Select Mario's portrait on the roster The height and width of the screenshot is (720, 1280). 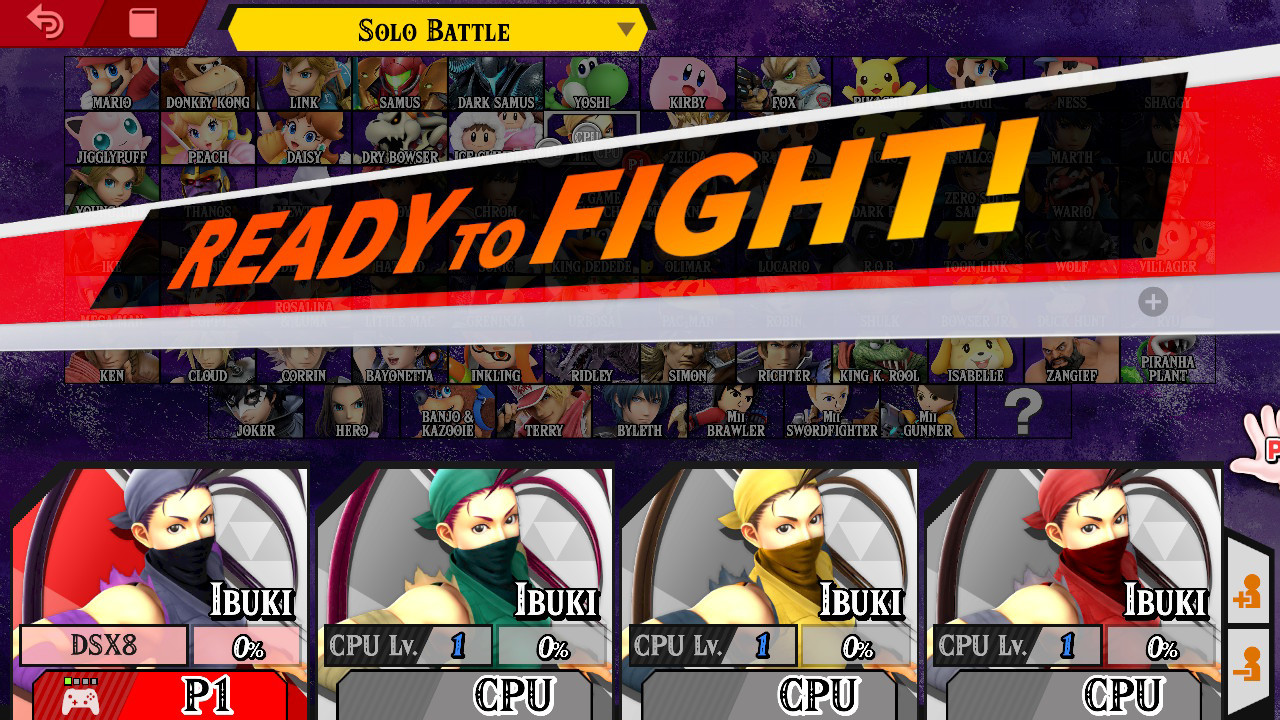[112, 85]
